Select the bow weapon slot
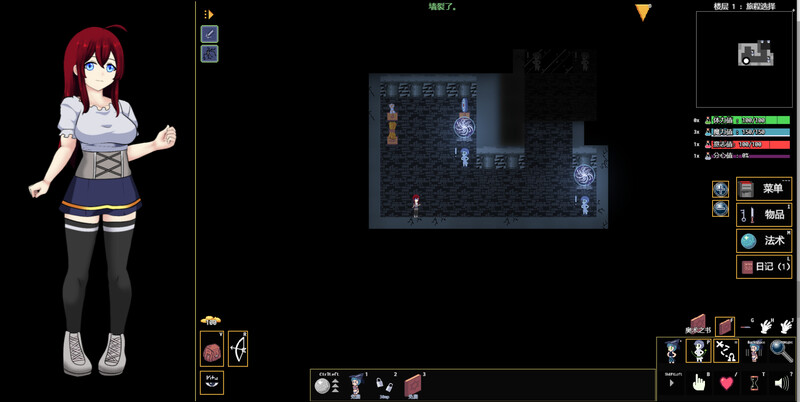Viewport: 800px width, 402px height. click(239, 349)
